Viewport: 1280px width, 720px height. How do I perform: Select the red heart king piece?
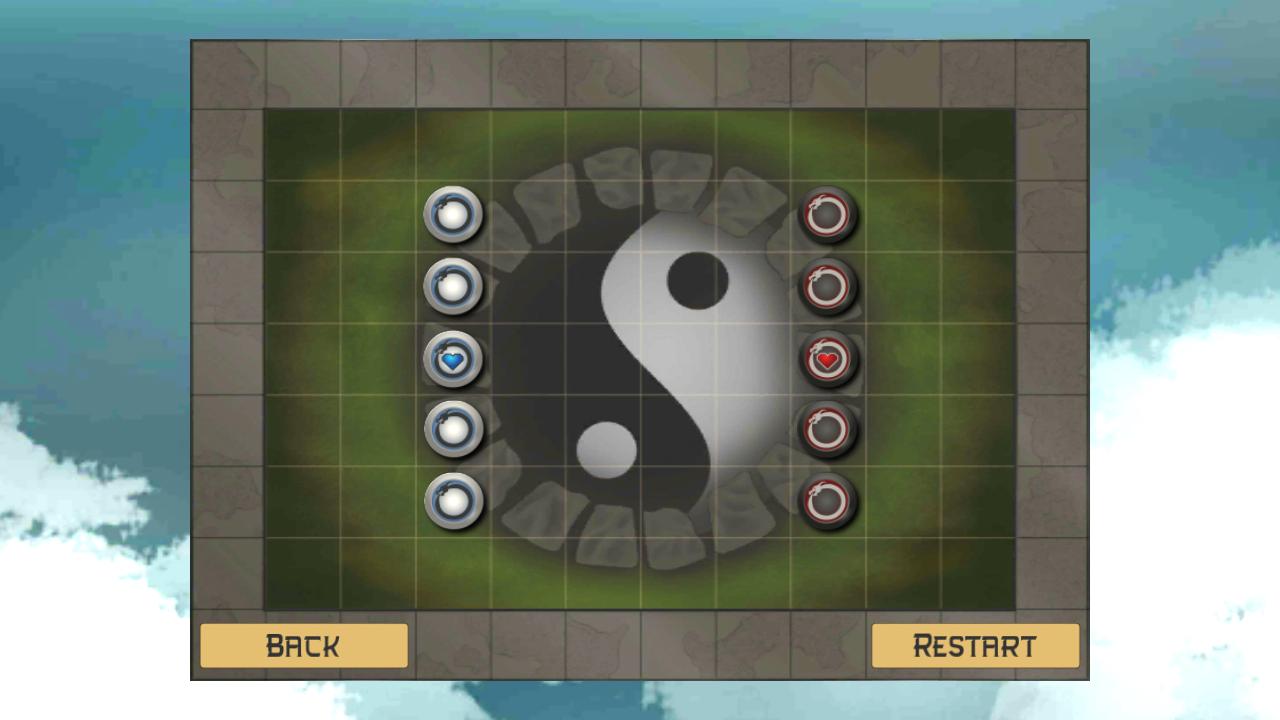coord(830,358)
